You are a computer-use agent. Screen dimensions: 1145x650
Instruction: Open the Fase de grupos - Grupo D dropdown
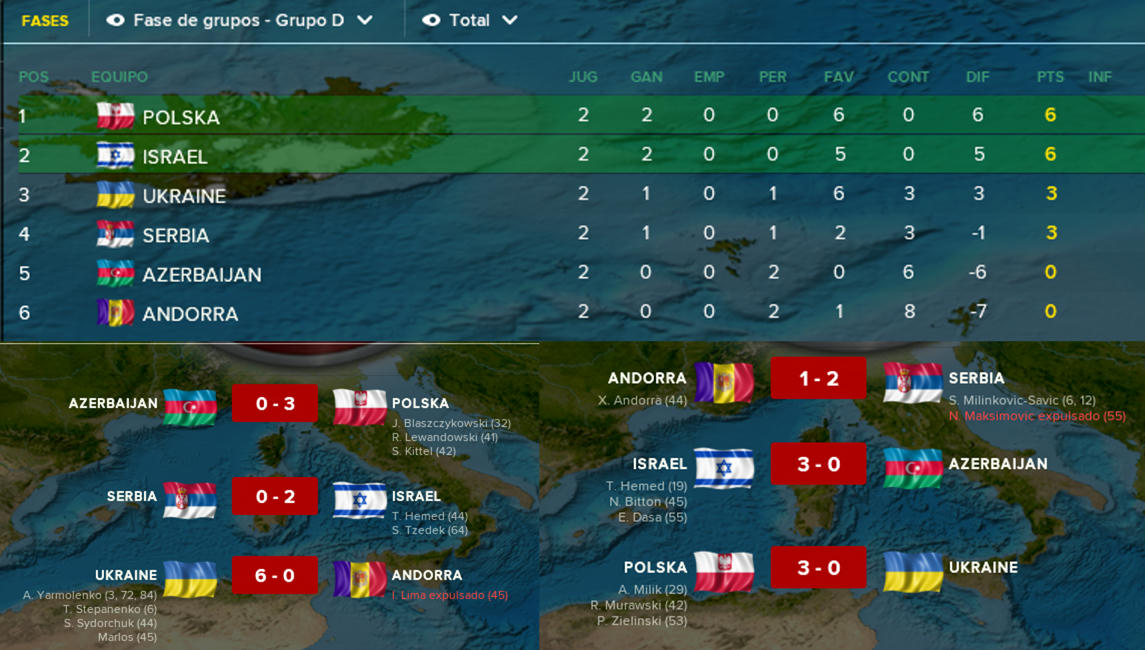click(240, 20)
